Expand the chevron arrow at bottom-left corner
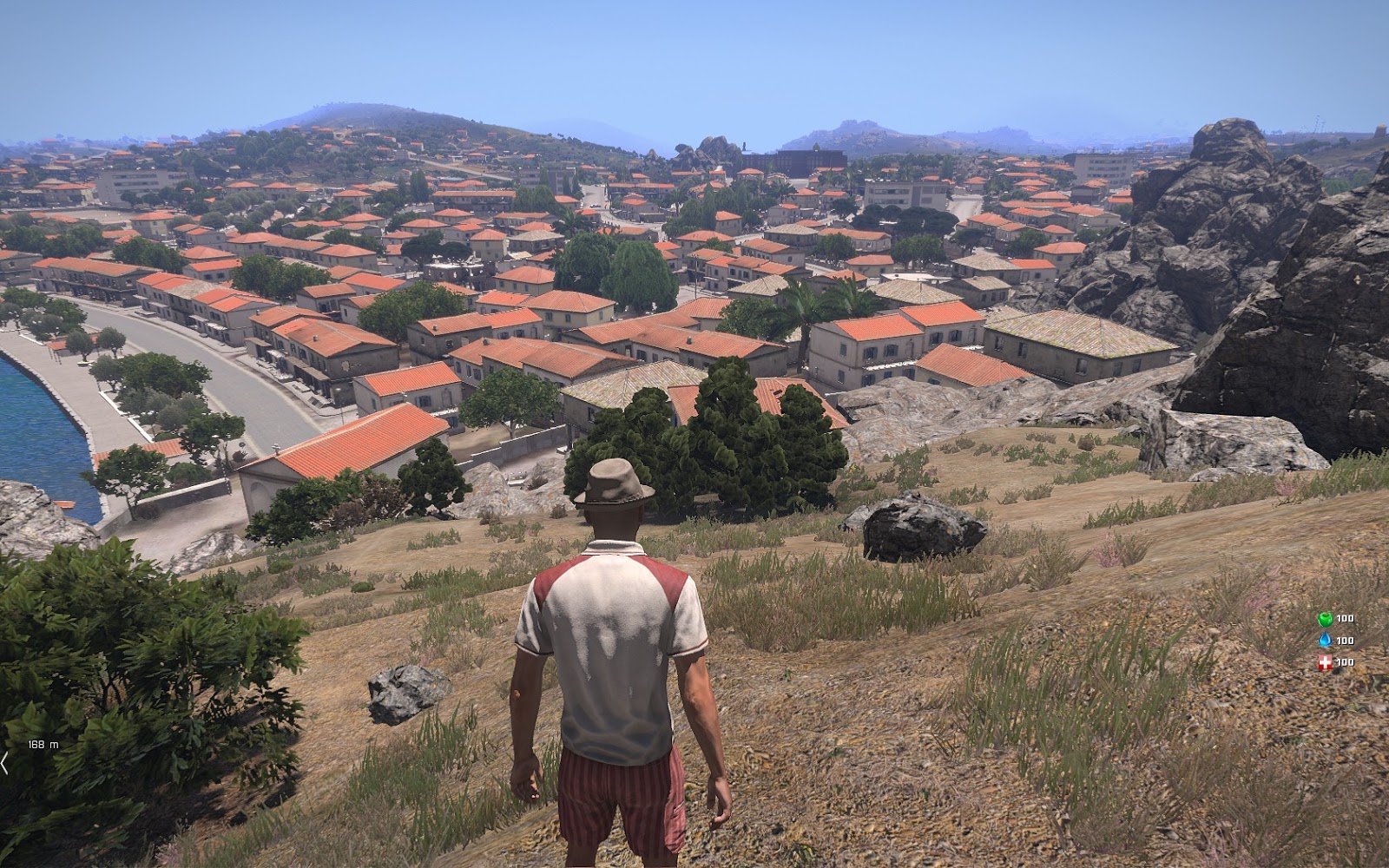This screenshot has height=868, width=1389. 4,763
